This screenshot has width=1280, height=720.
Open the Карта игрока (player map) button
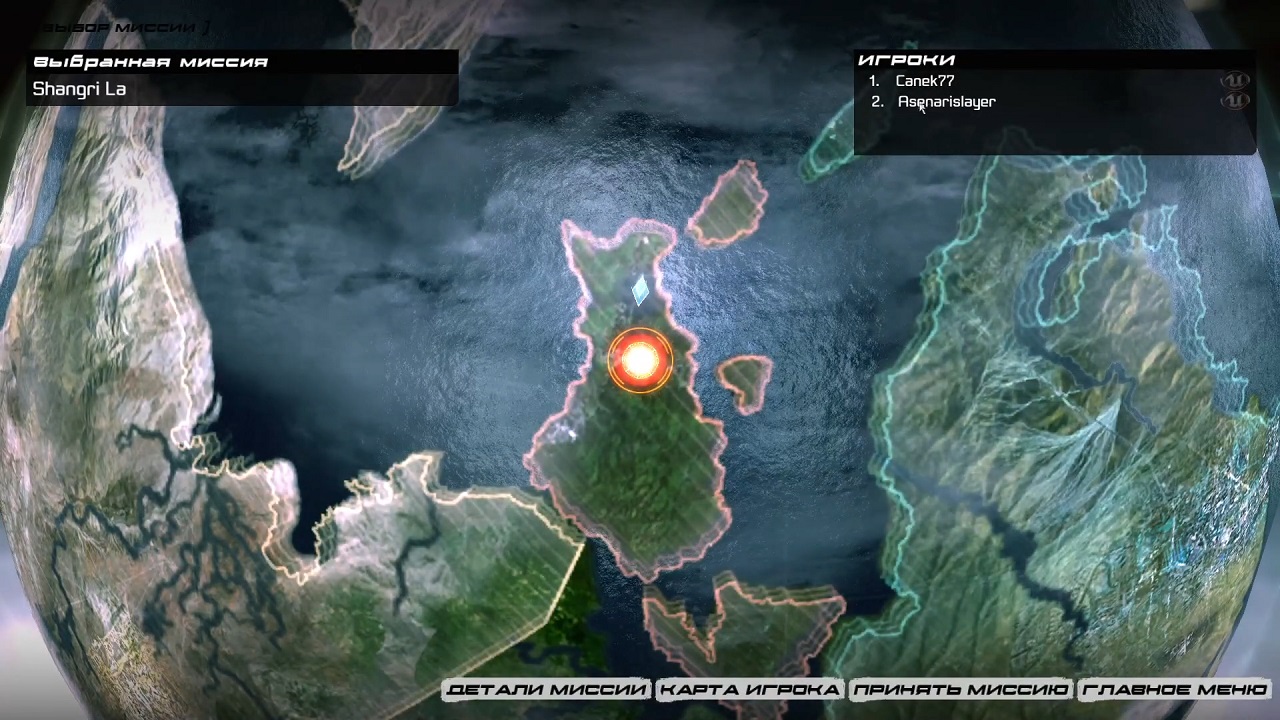(x=749, y=690)
